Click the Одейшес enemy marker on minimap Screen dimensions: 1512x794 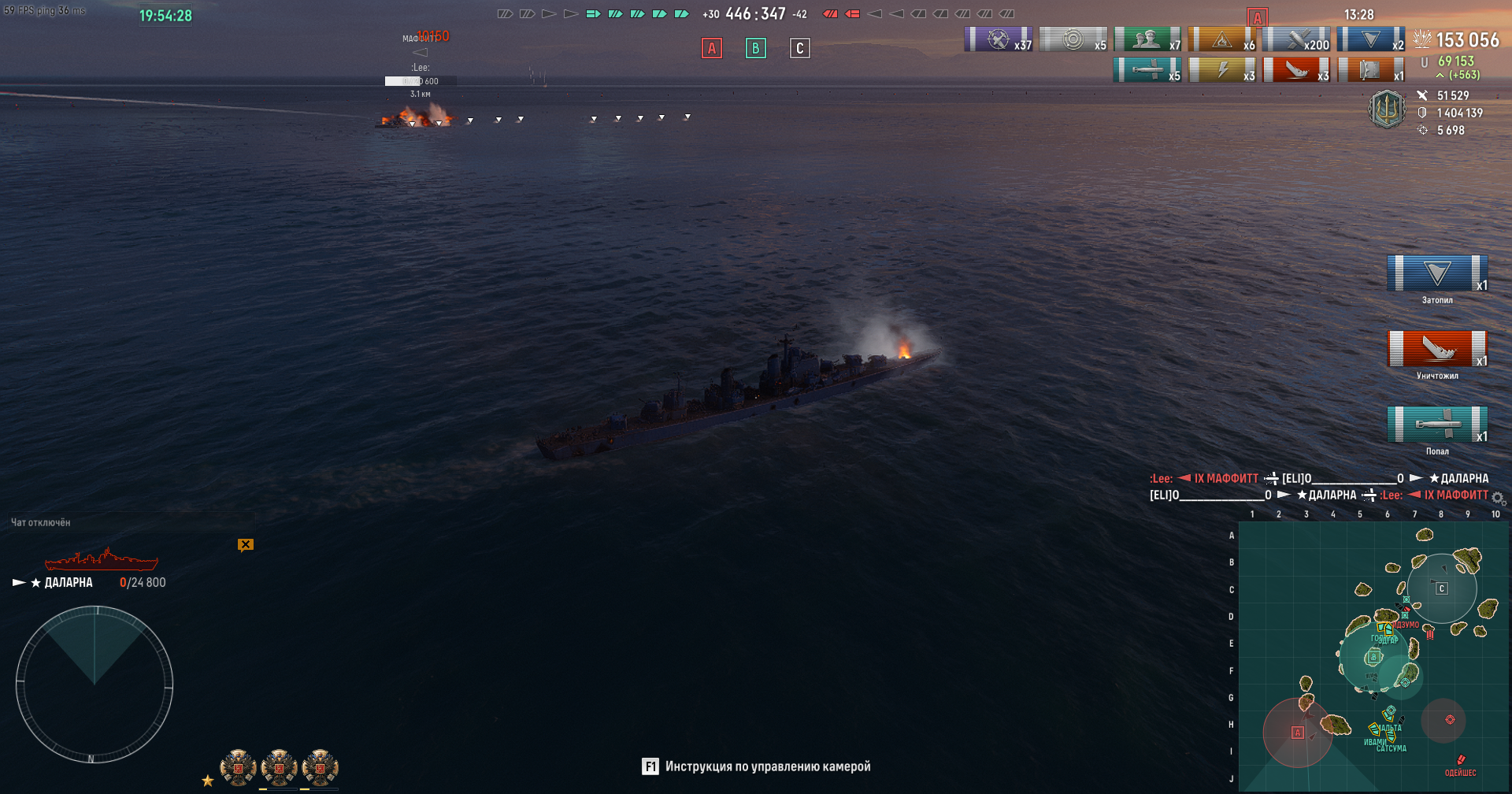pyautogui.click(x=1461, y=760)
